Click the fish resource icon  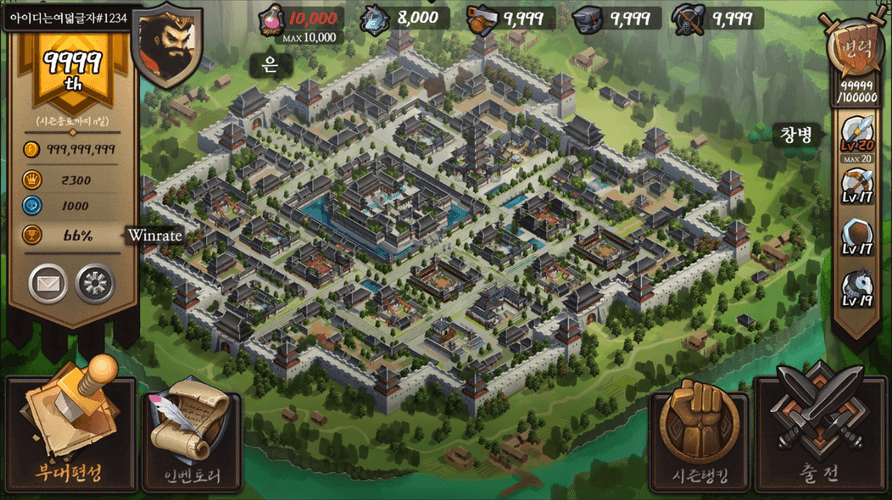point(373,18)
